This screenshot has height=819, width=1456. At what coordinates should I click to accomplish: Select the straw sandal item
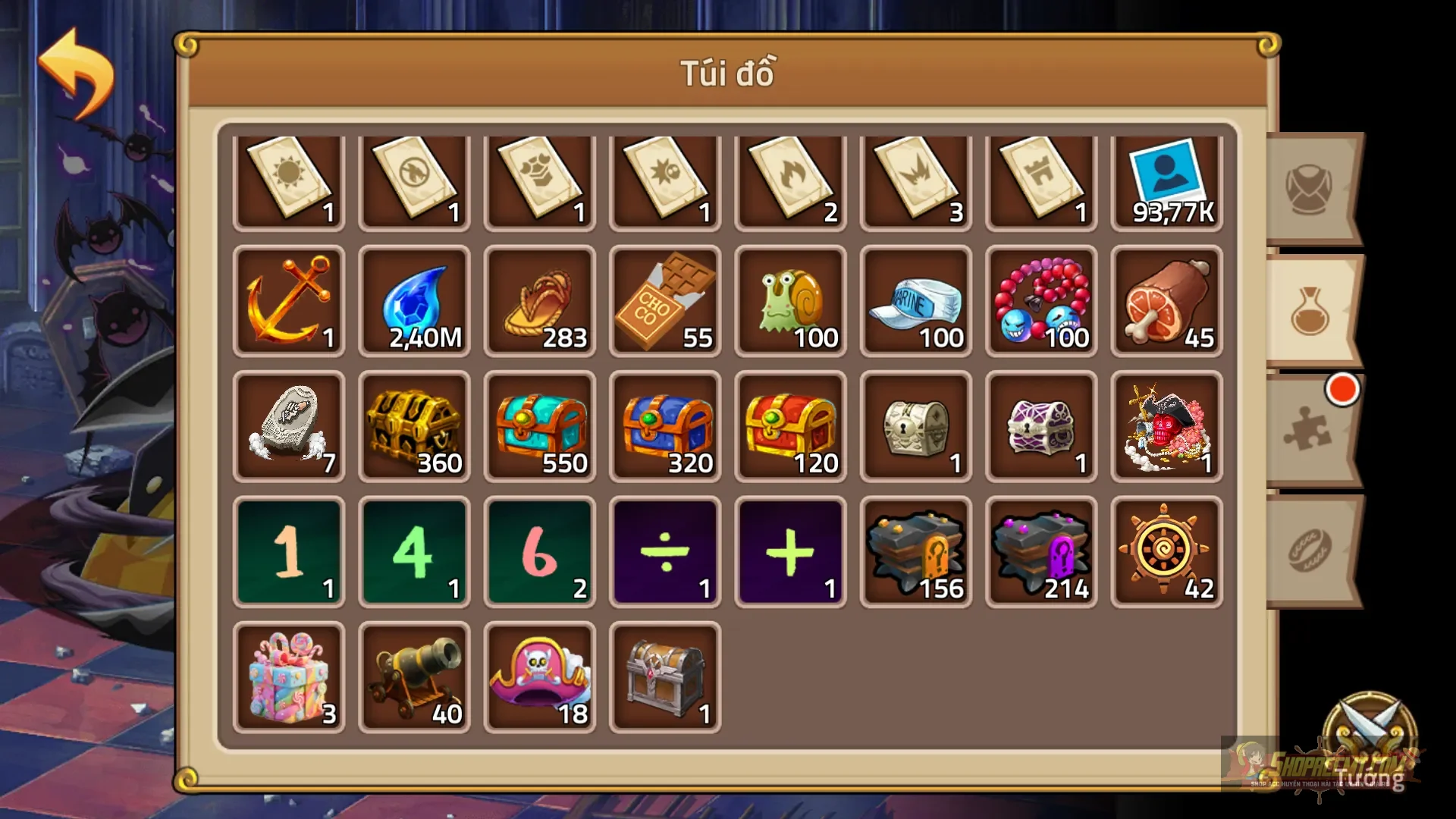[x=540, y=303]
